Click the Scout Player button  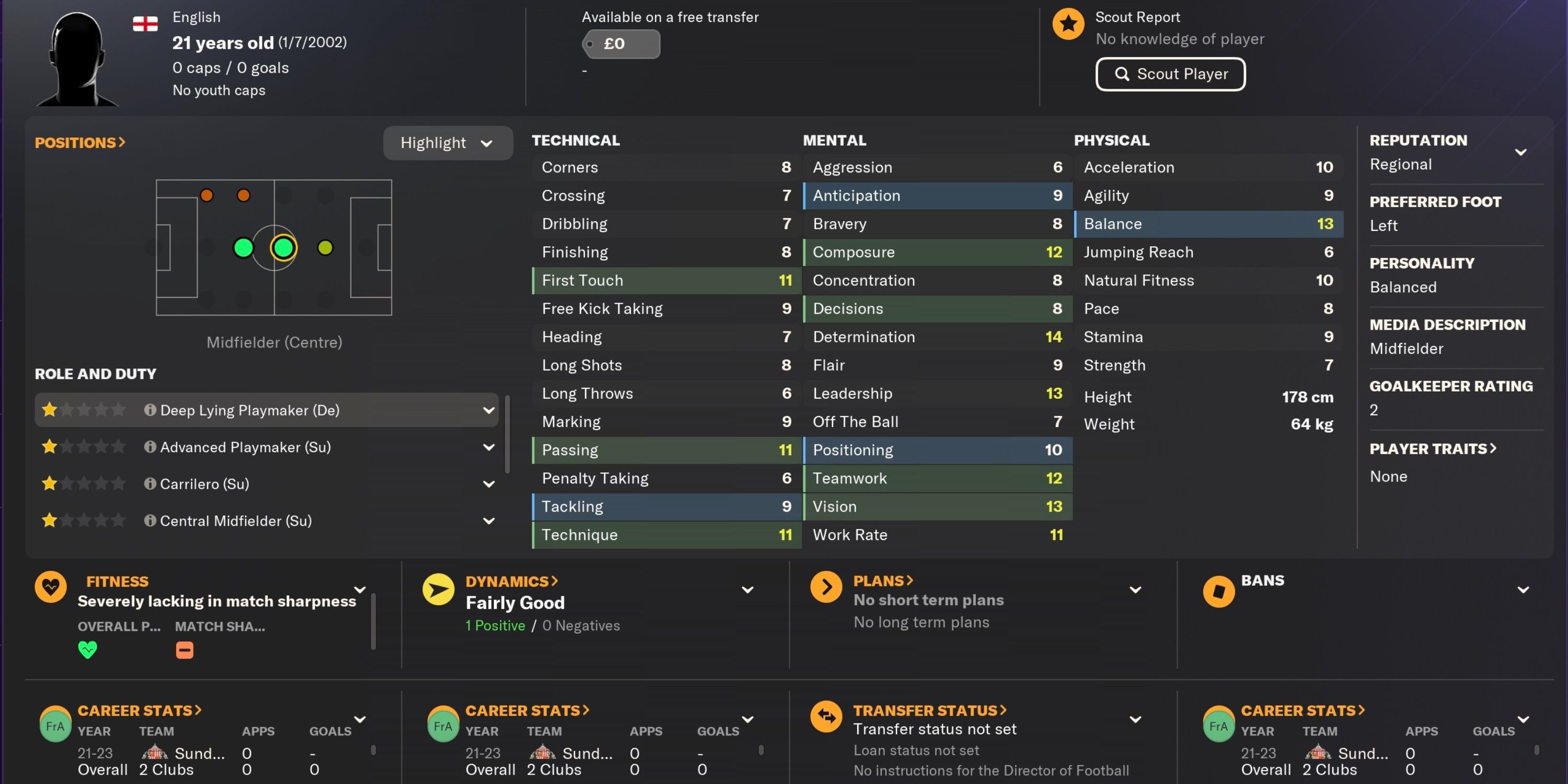click(1170, 74)
